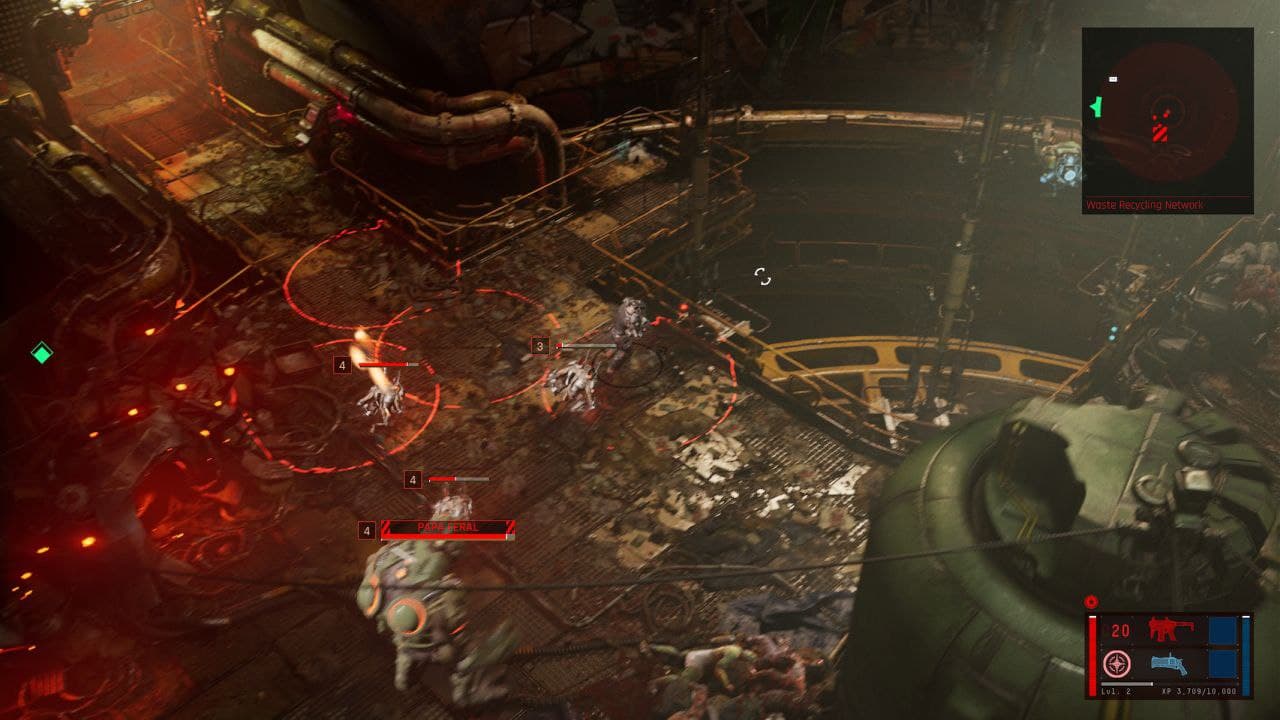Click the red circular status icon above weapons

coord(1091,602)
